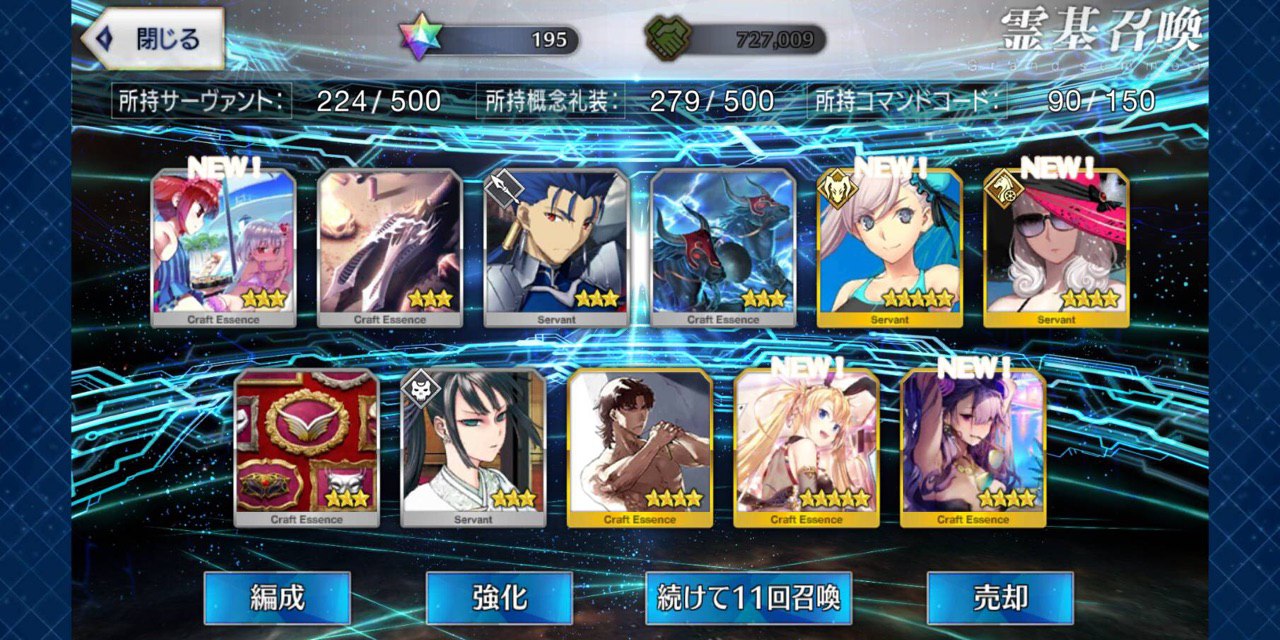Open the blonde bunny girl five-star craft essence

tap(806, 448)
